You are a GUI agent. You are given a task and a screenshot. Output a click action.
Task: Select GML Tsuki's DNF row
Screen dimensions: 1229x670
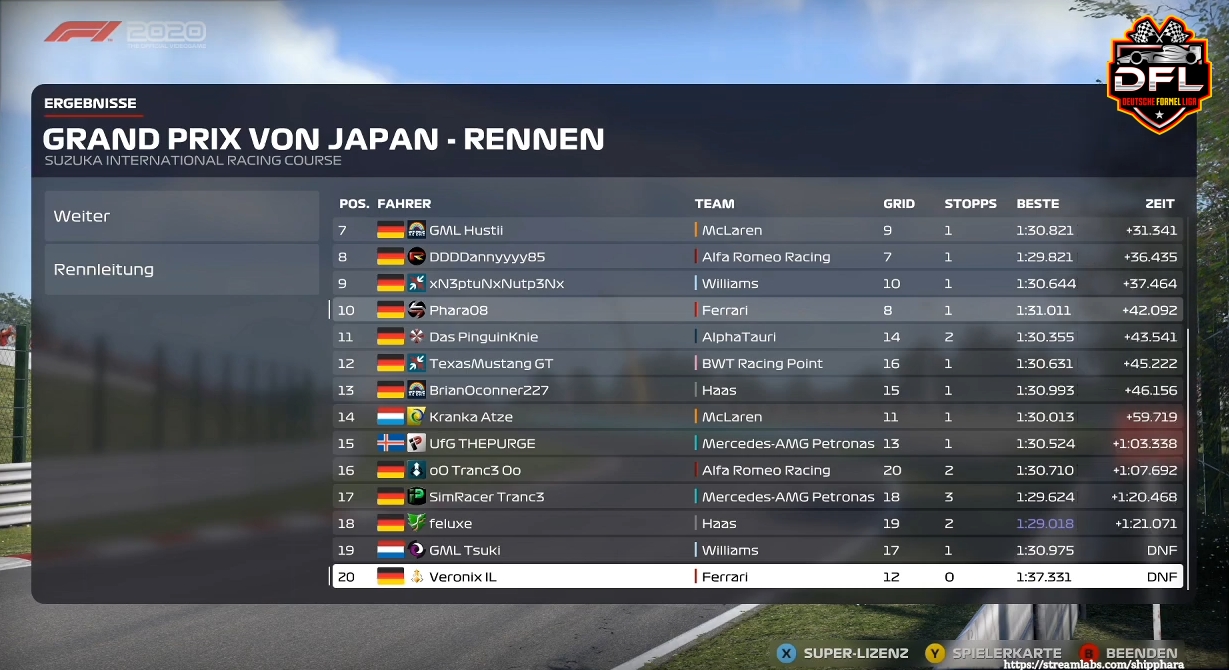[x=757, y=550]
